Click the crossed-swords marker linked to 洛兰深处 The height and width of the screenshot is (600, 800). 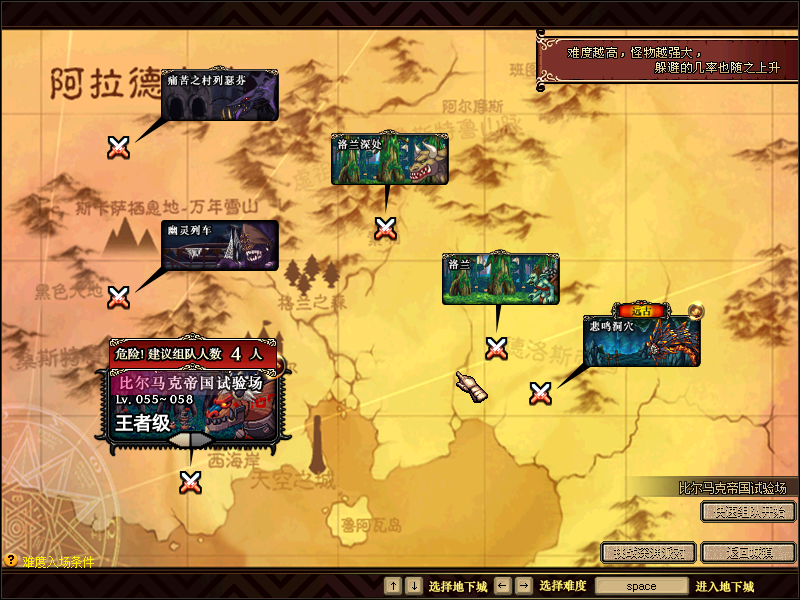click(385, 228)
